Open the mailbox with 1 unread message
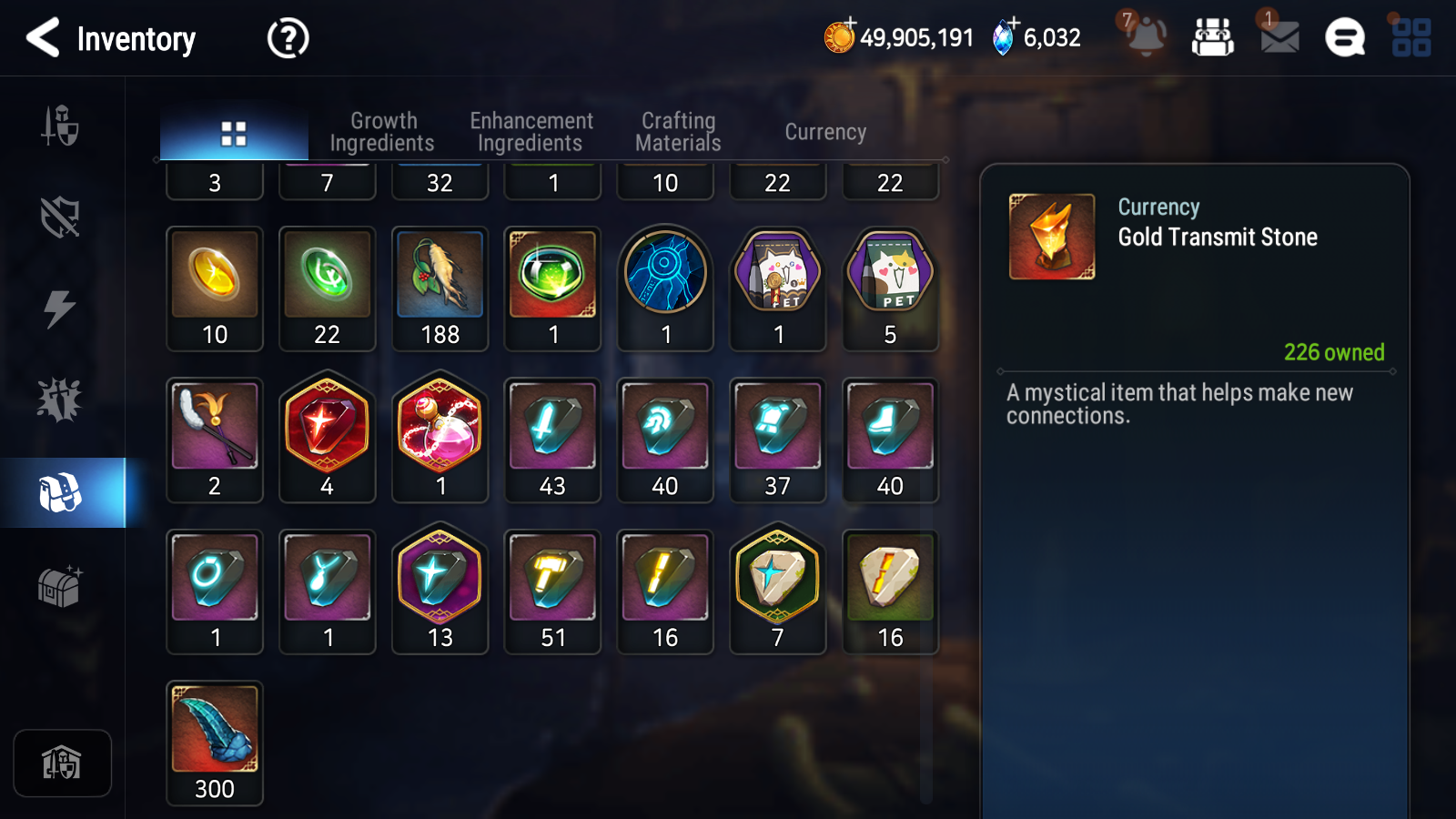 click(1278, 37)
